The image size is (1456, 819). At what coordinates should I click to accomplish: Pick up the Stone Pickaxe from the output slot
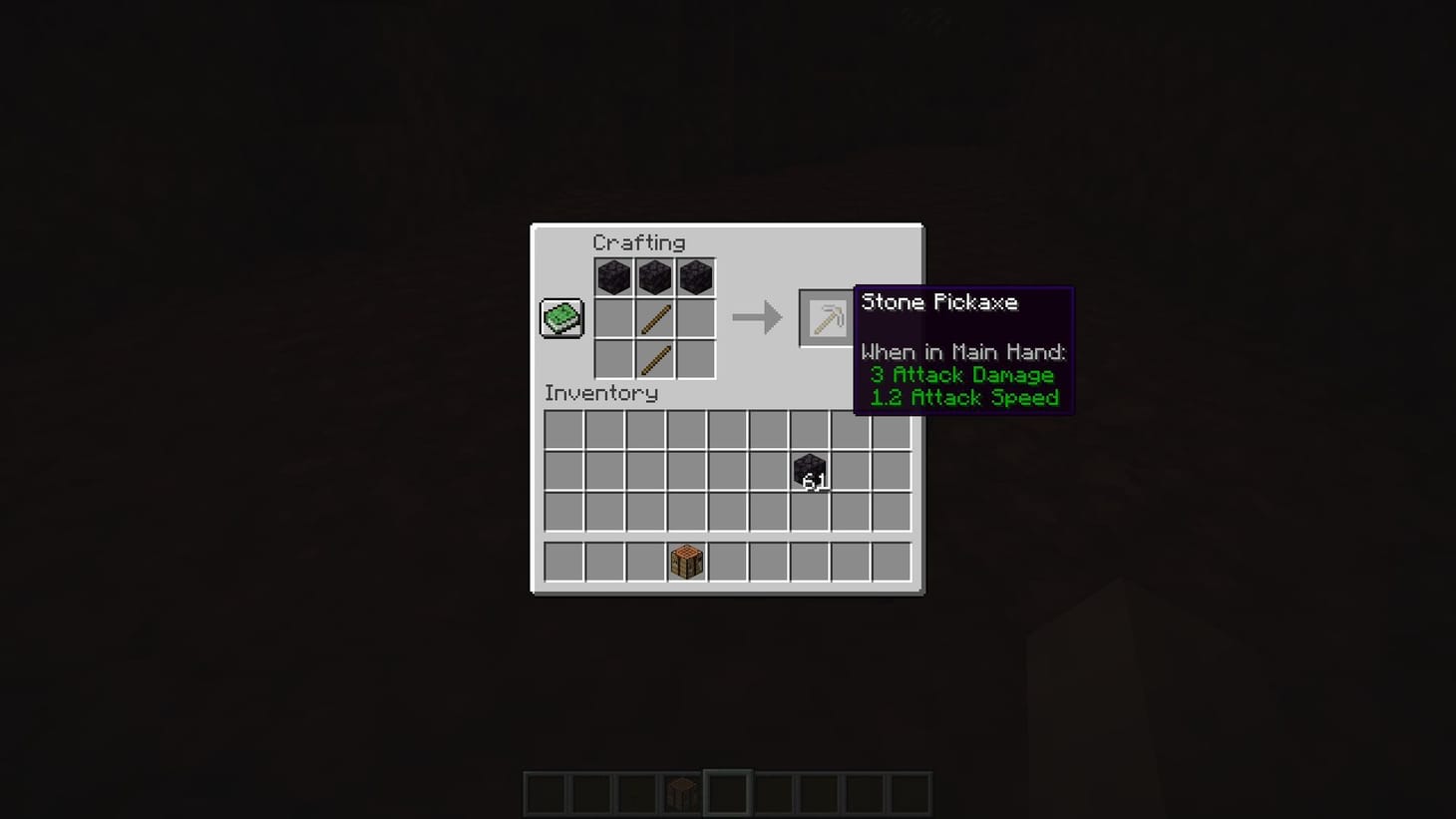(x=825, y=317)
